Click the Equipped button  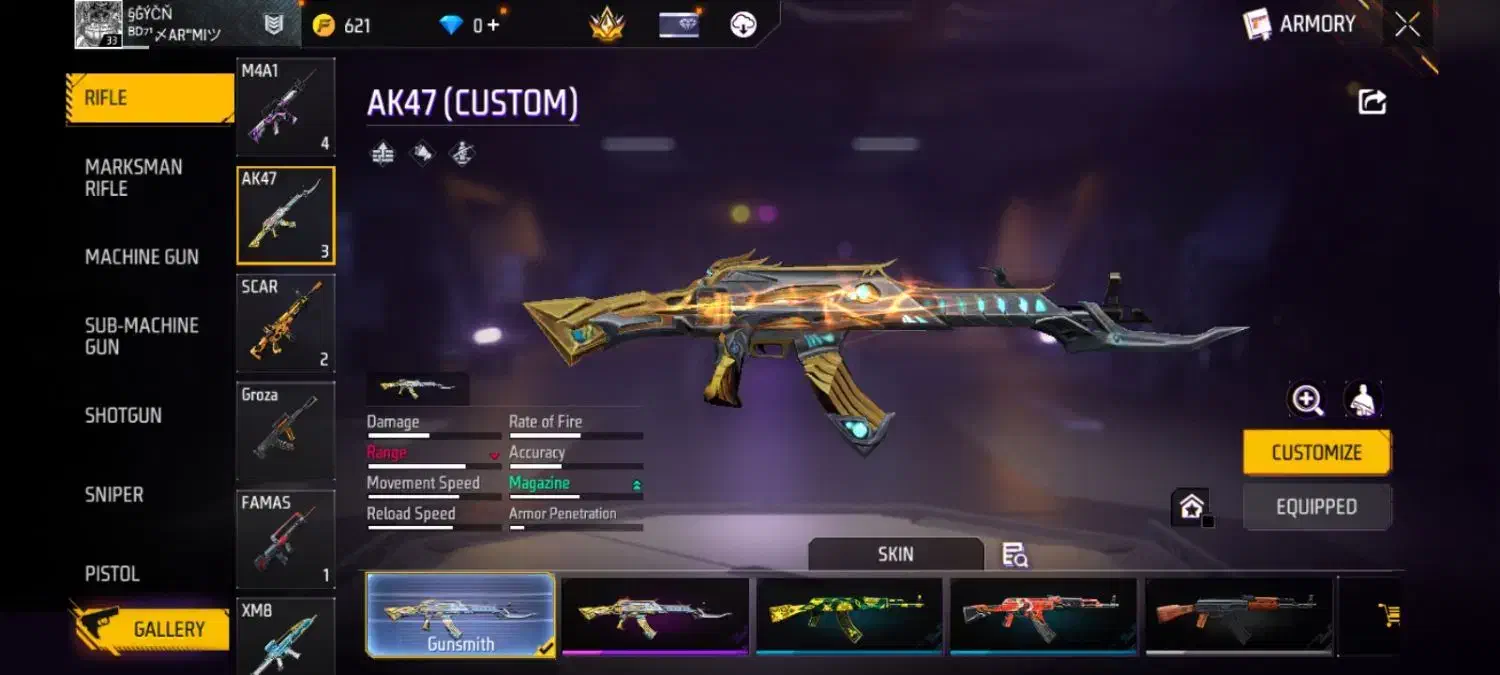[1316, 507]
